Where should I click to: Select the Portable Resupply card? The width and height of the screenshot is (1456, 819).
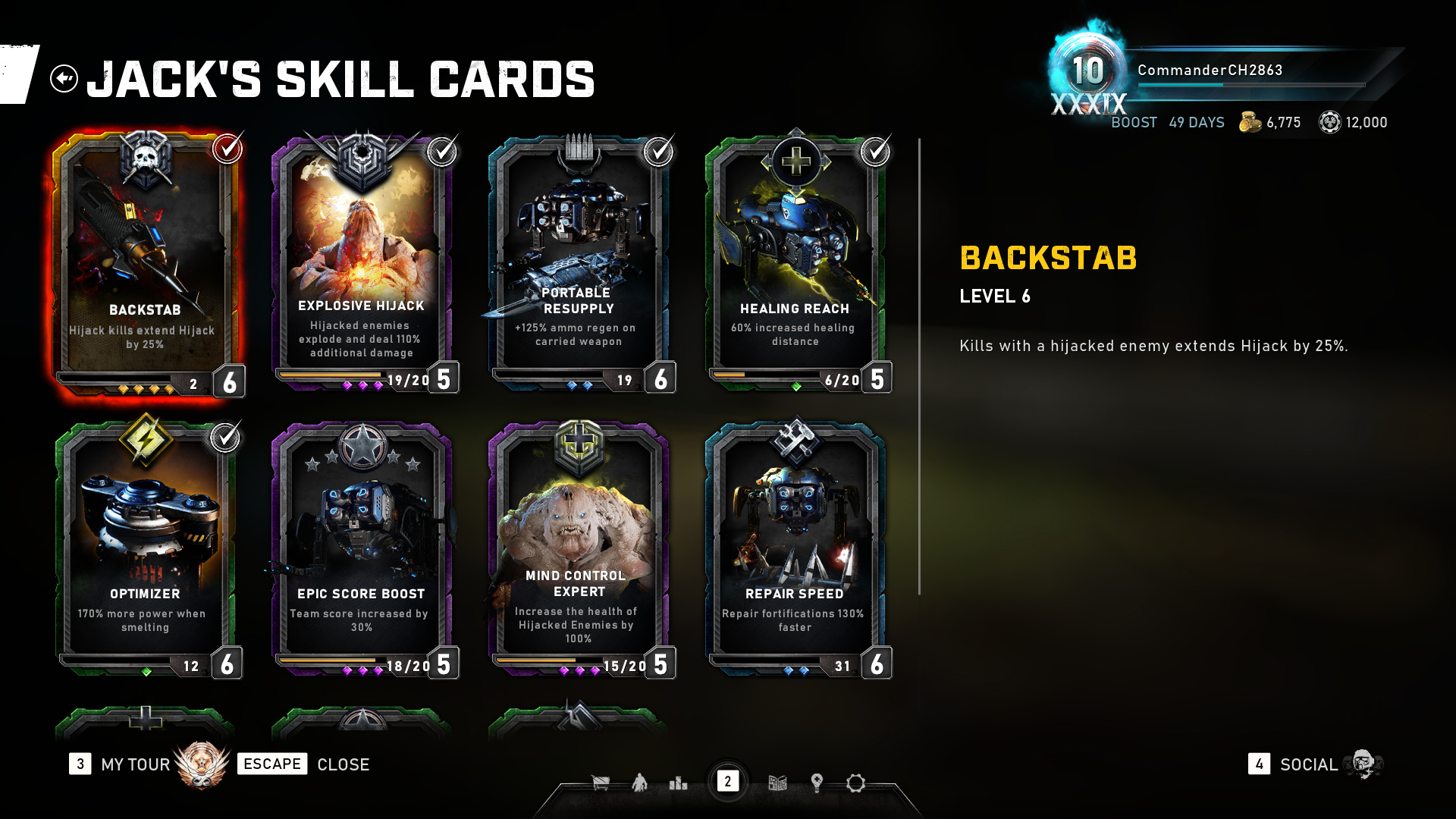578,262
